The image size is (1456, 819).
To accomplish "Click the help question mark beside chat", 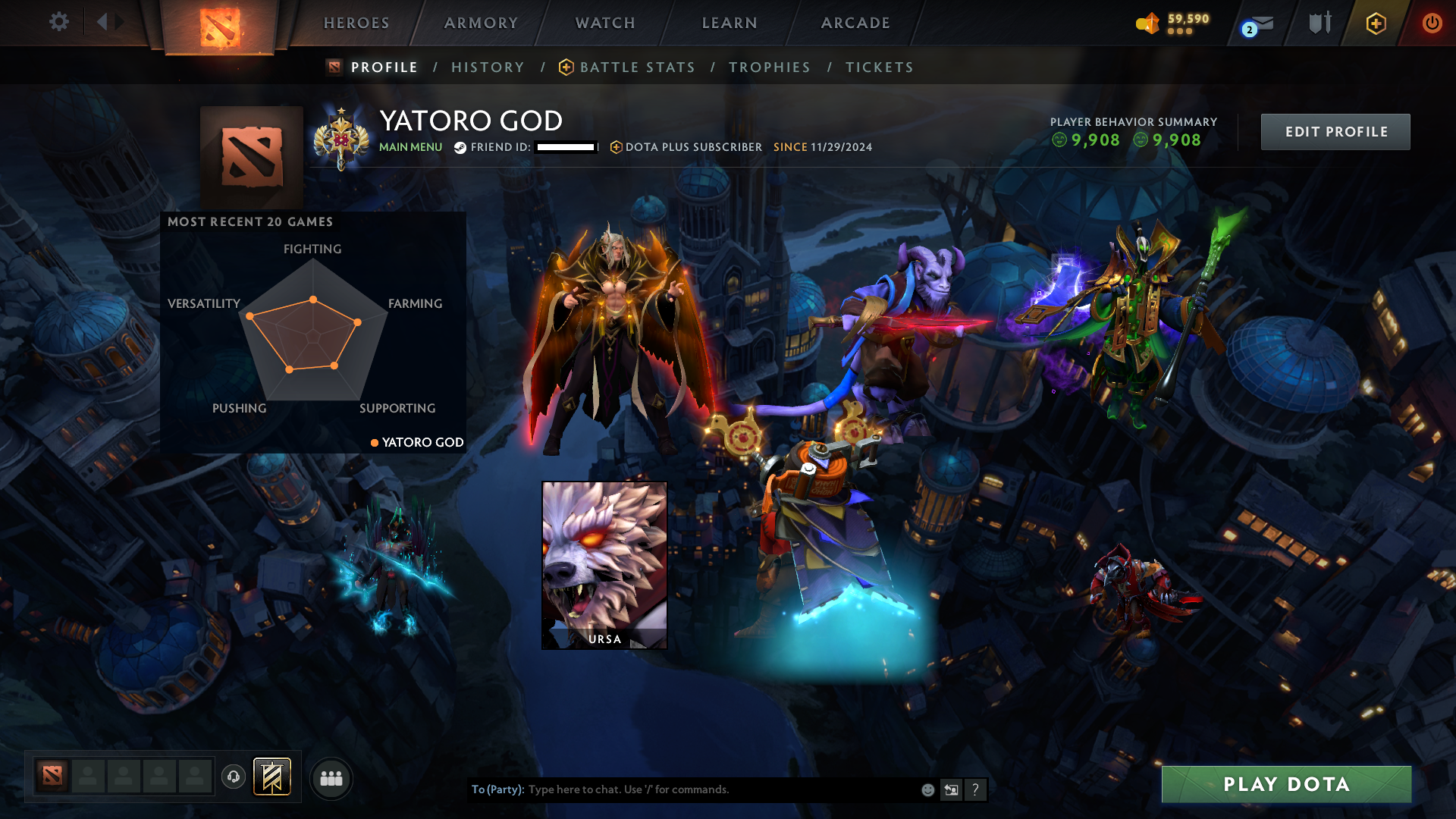I will pos(976,789).
